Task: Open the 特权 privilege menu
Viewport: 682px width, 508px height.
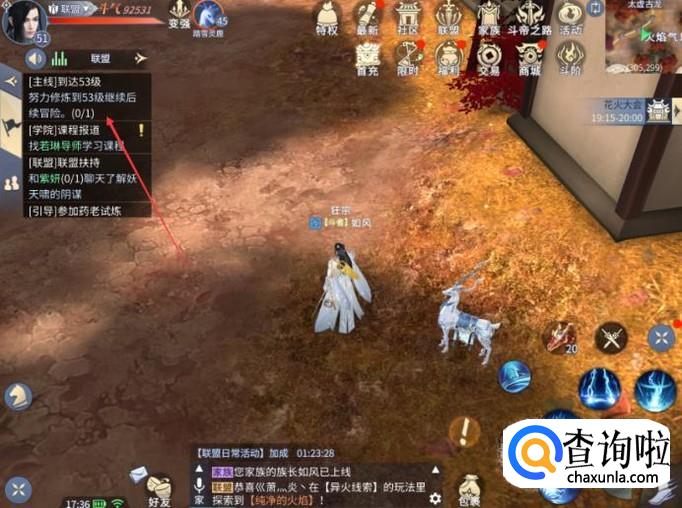Action: pyautogui.click(x=326, y=18)
